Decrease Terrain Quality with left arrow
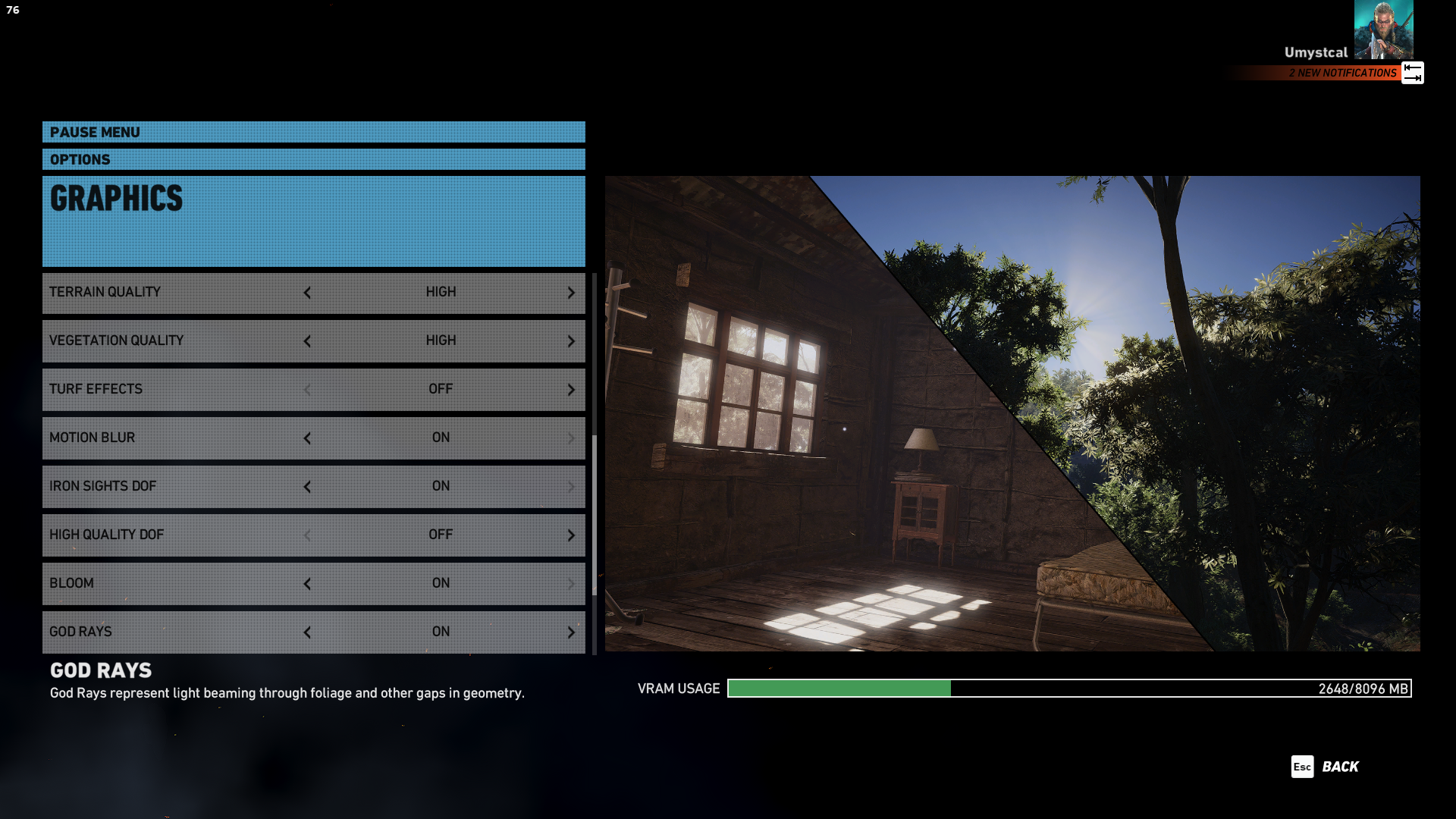The width and height of the screenshot is (1456, 819). pos(307,293)
